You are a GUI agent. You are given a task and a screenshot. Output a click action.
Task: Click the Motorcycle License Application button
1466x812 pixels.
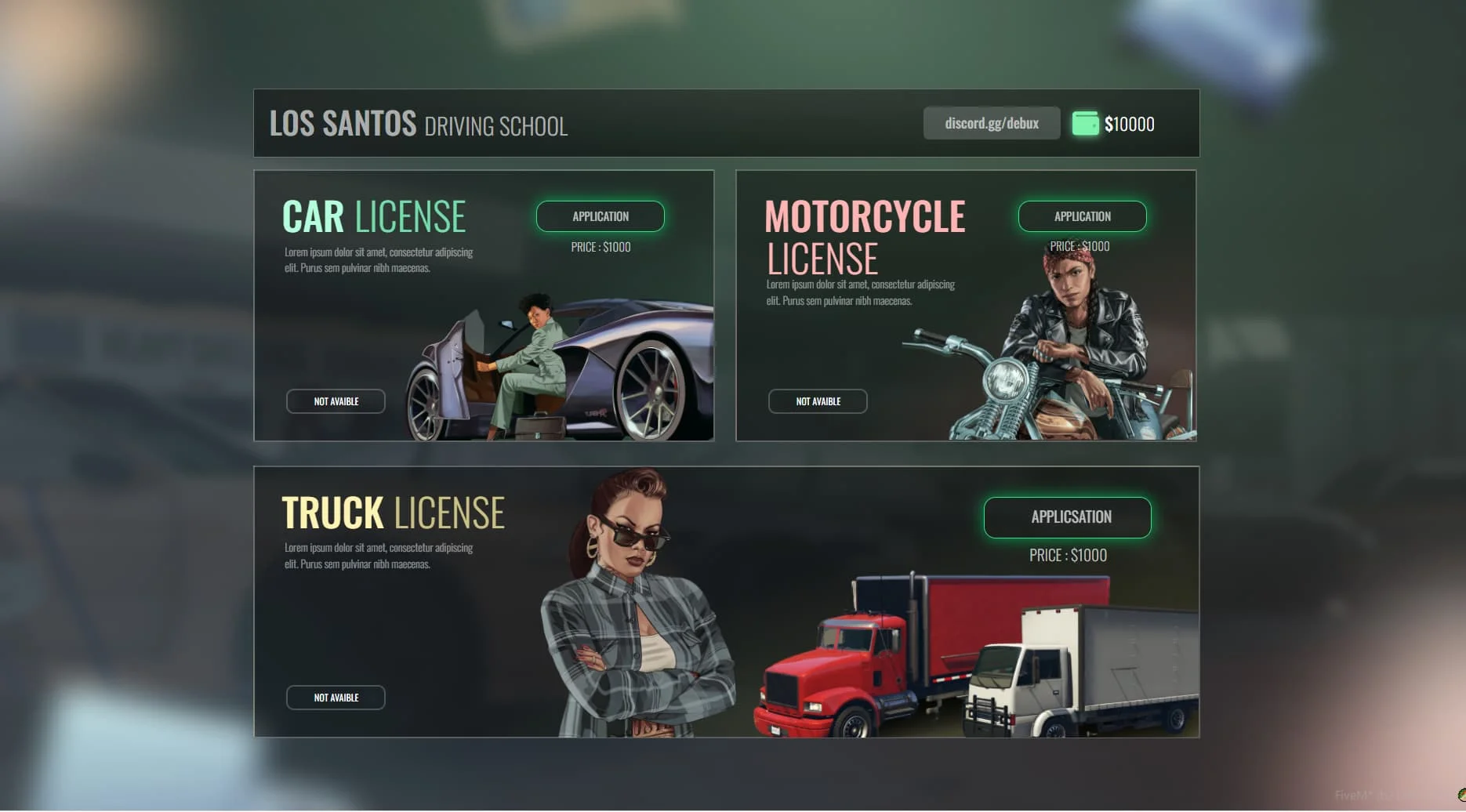(x=1082, y=216)
